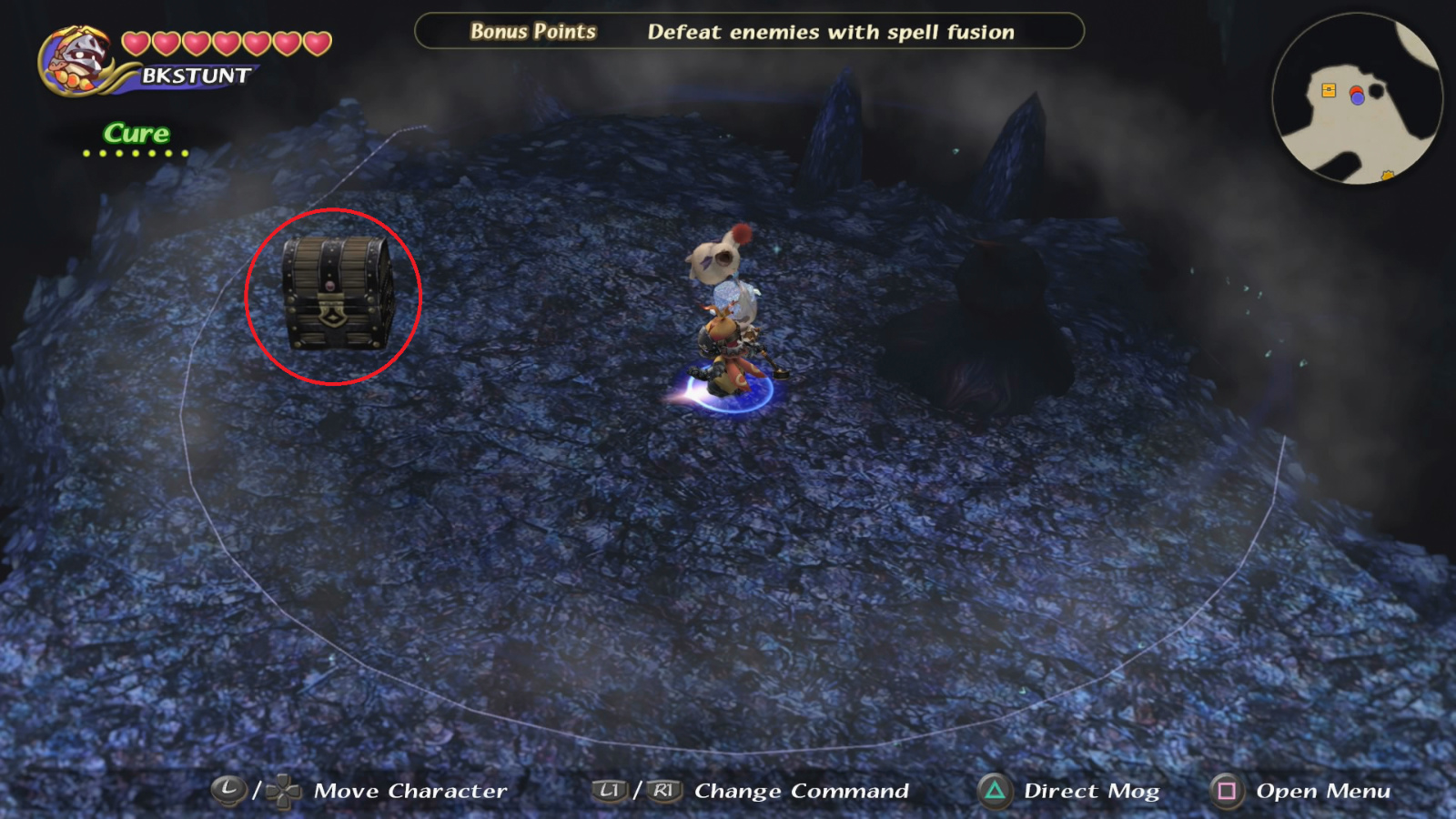Click the Bonus Points banner
1456x819 pixels.
click(x=532, y=32)
